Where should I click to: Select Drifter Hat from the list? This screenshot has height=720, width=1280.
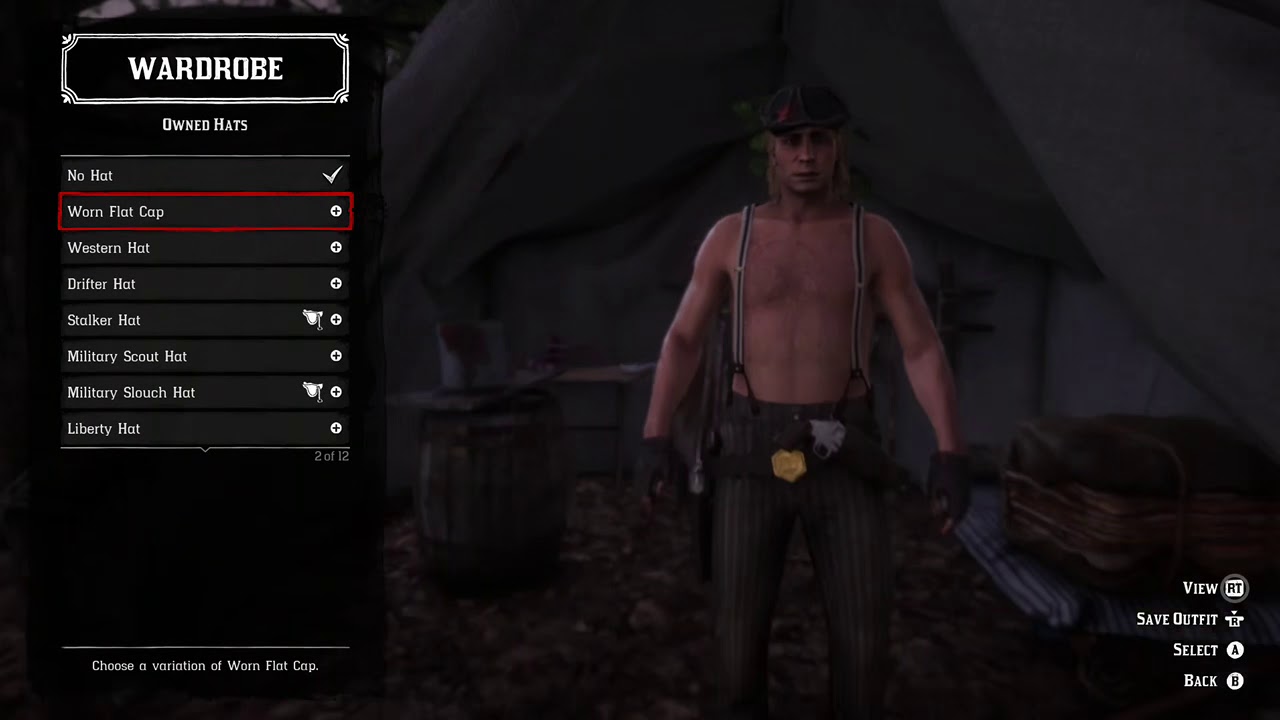coord(204,284)
